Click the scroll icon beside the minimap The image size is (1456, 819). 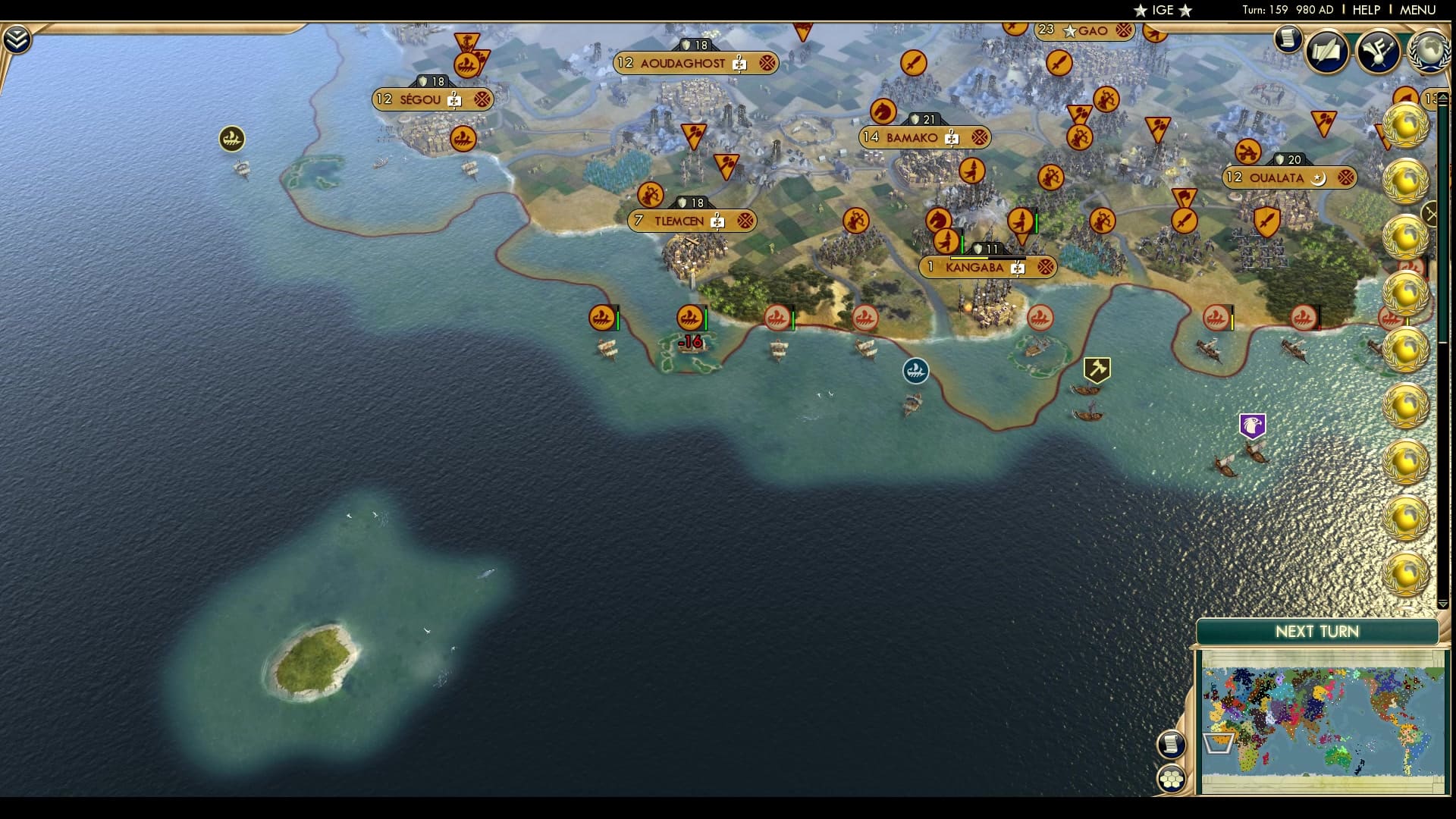tap(1172, 743)
